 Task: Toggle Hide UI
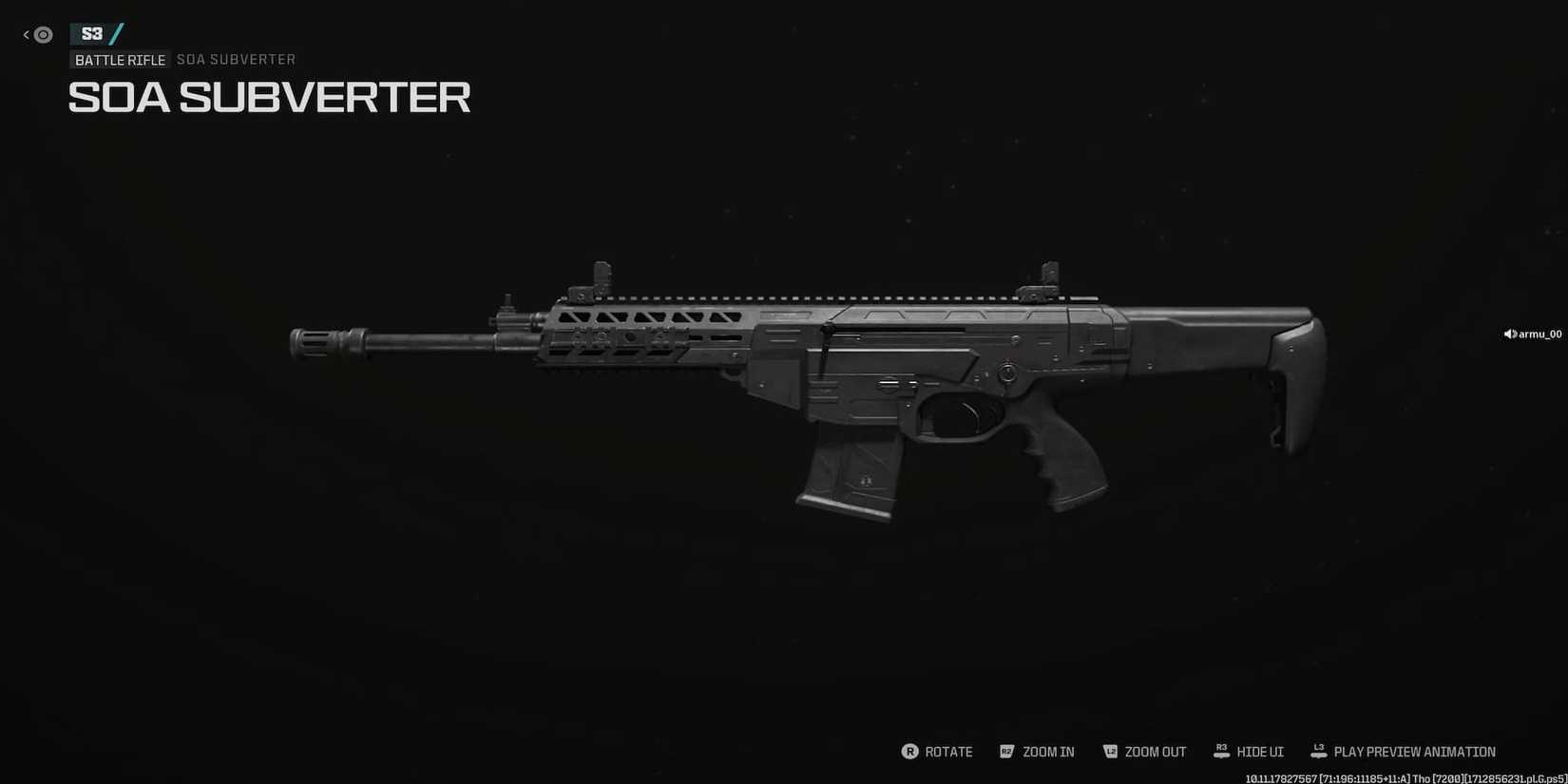coord(1260,752)
